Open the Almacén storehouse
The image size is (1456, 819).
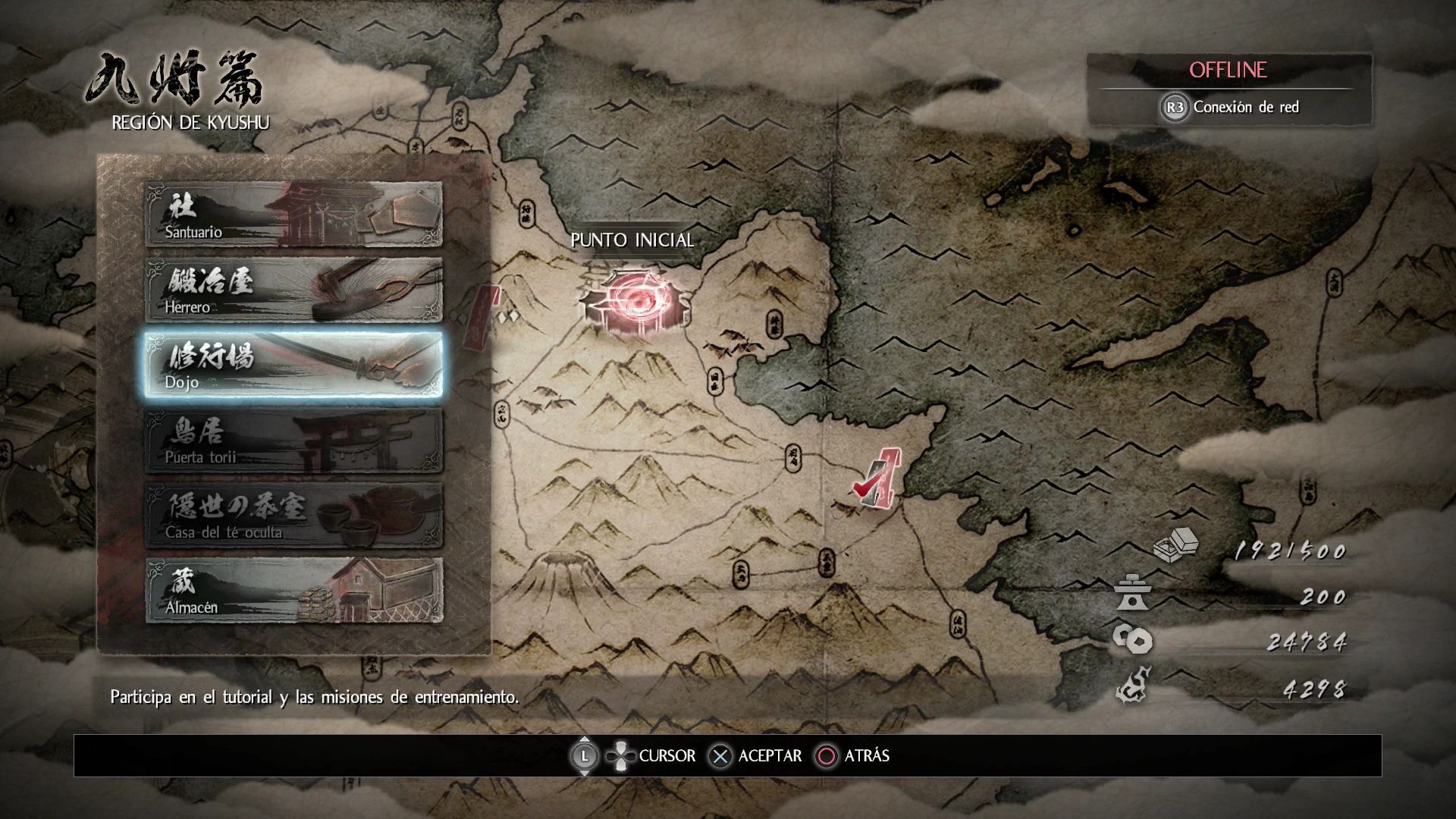[x=293, y=590]
